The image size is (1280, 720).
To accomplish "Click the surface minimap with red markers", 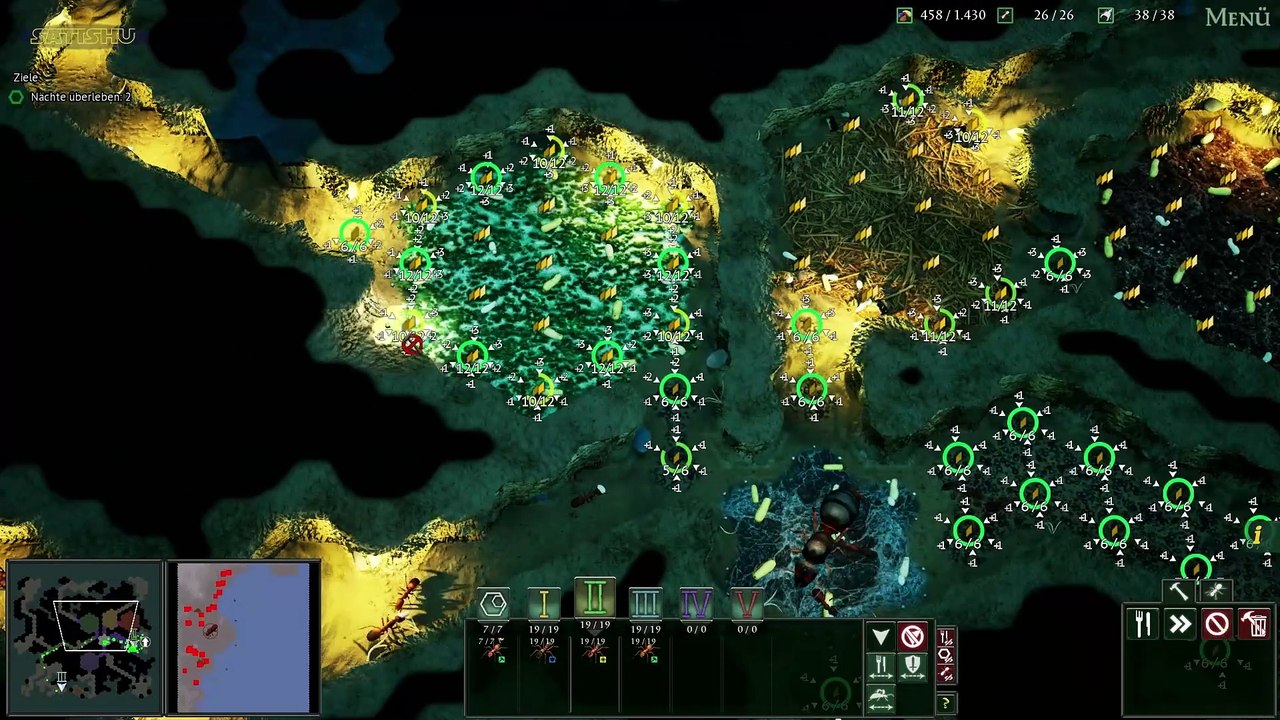I will (244, 637).
